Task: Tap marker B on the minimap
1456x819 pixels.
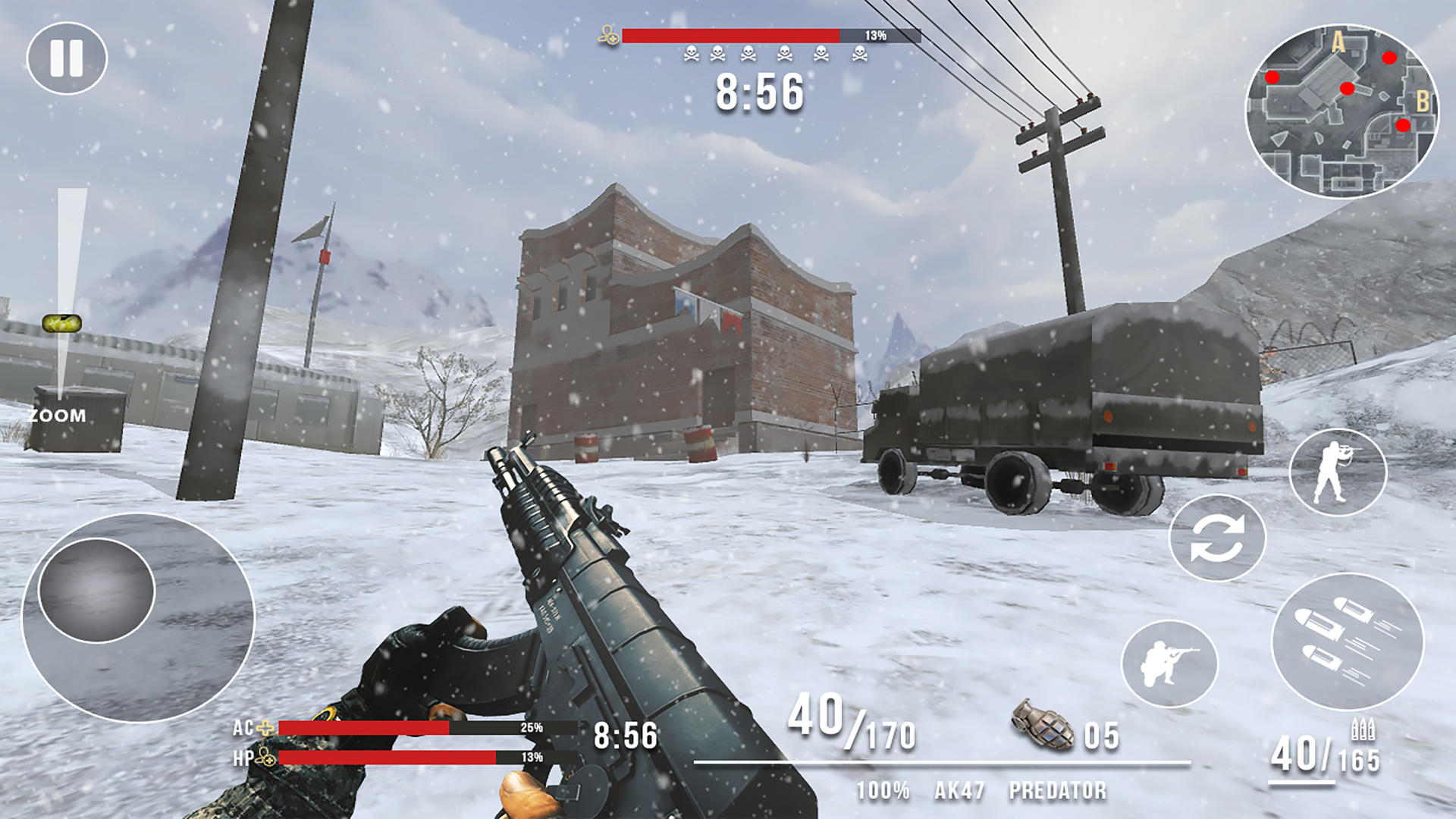Action: pos(1424,99)
